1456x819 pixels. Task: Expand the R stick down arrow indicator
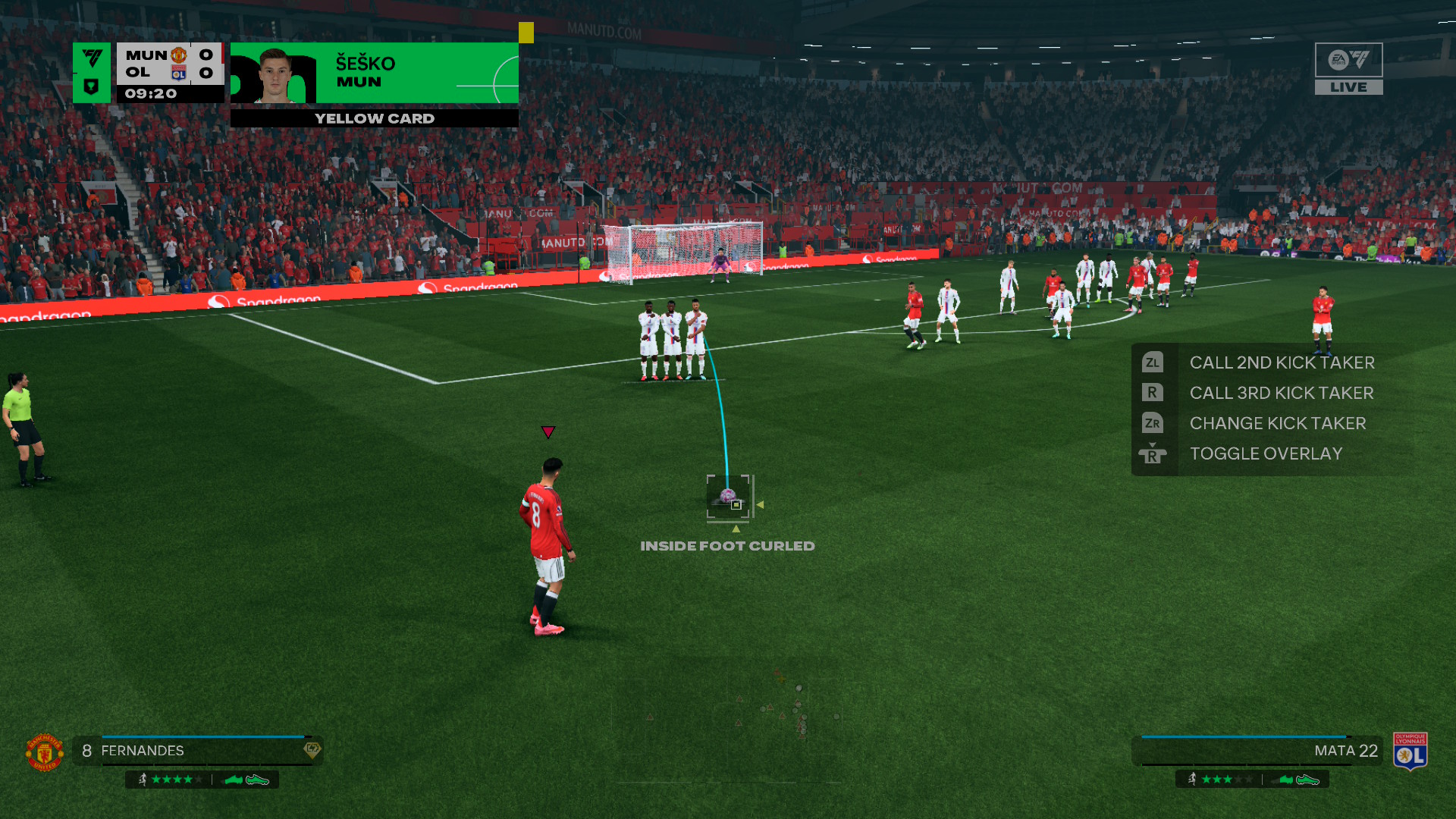click(x=1152, y=445)
